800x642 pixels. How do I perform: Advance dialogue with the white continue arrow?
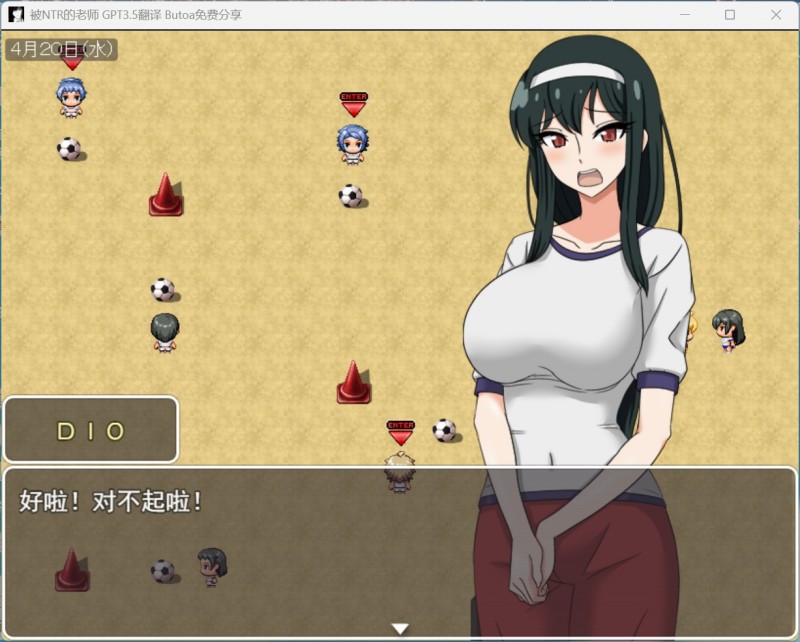click(400, 629)
